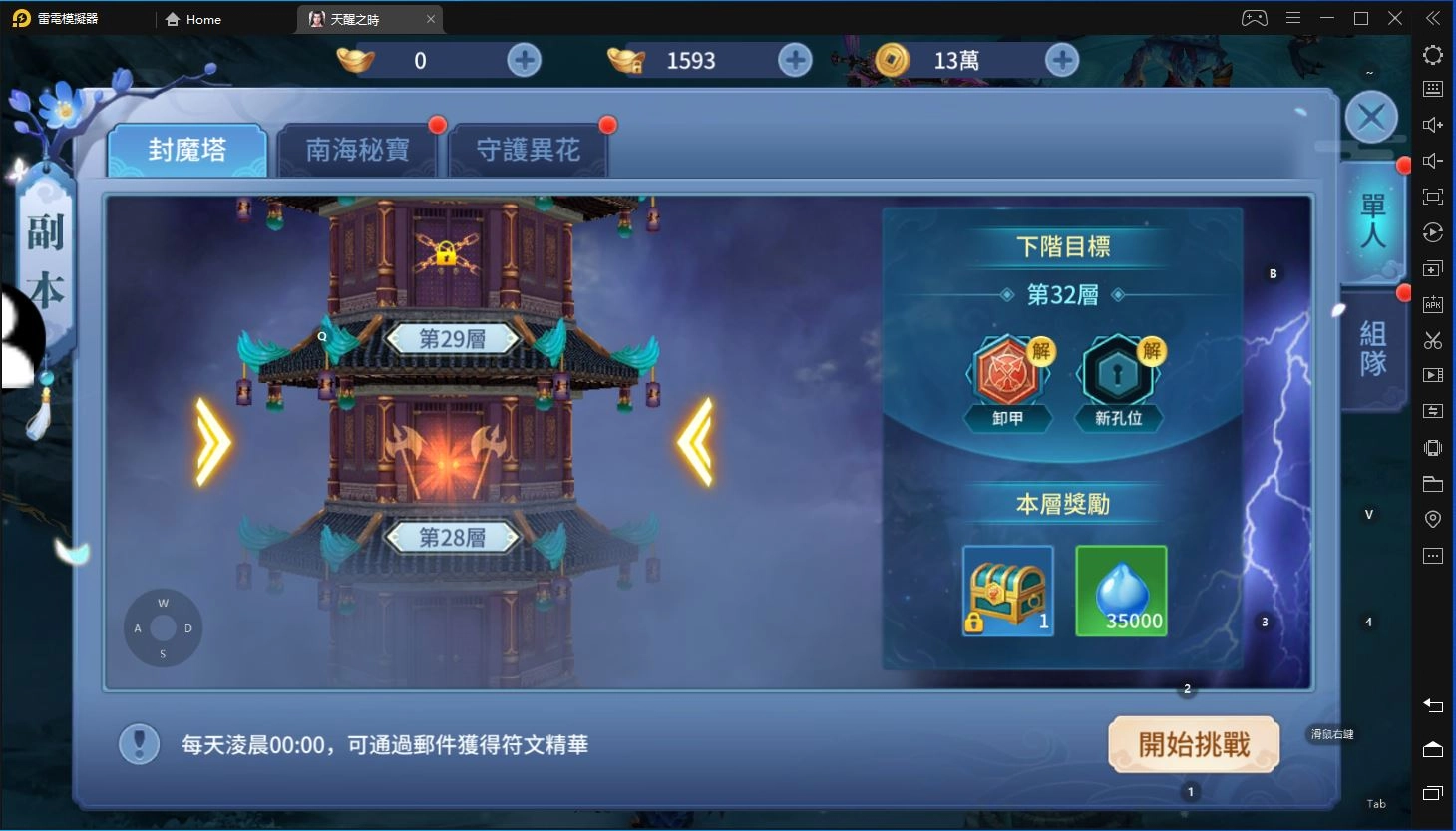1456x831 pixels.
Task: Toggle the shake device icon
Action: point(1433,447)
